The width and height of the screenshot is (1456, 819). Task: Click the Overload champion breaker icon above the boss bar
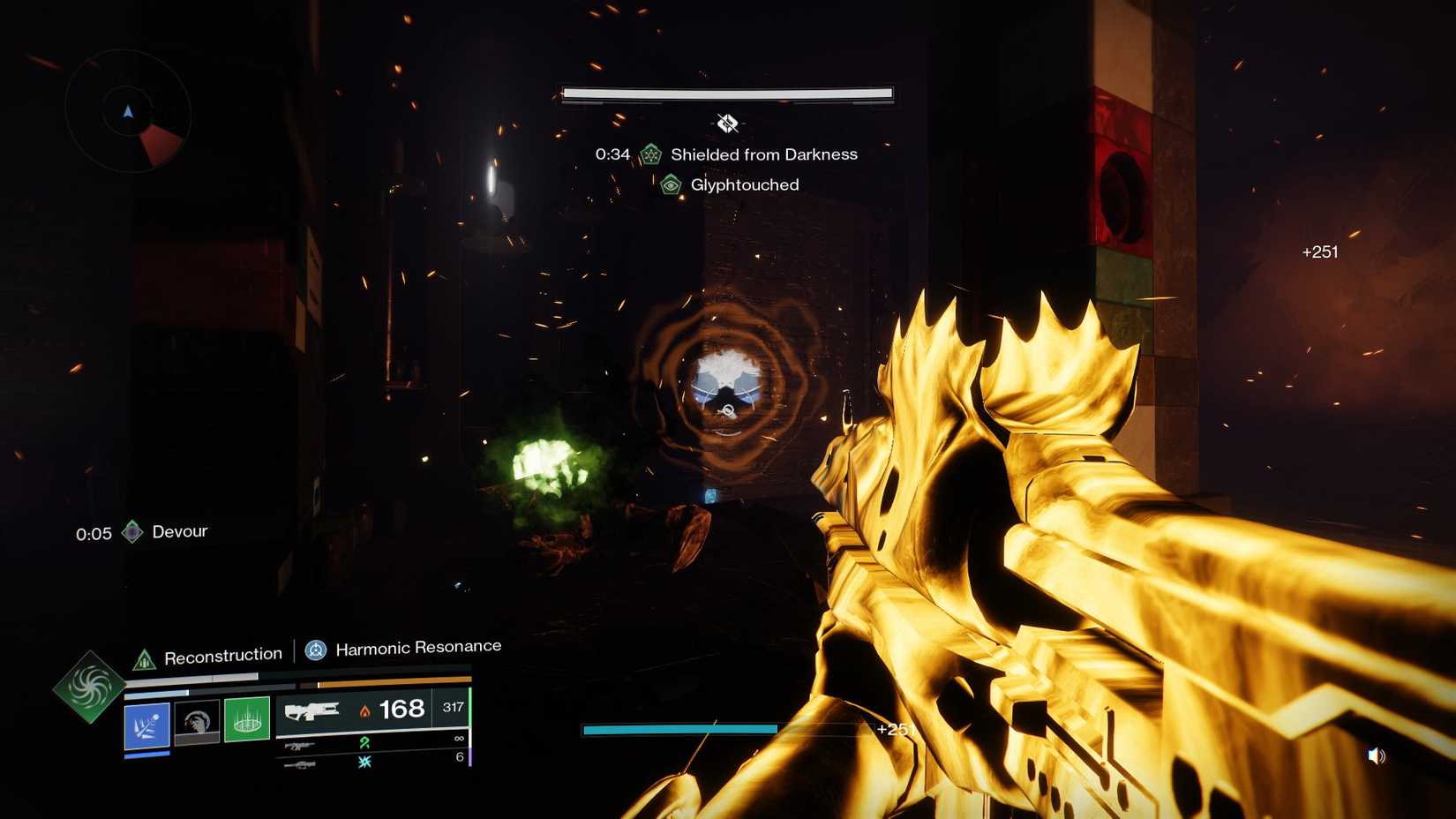tap(727, 123)
